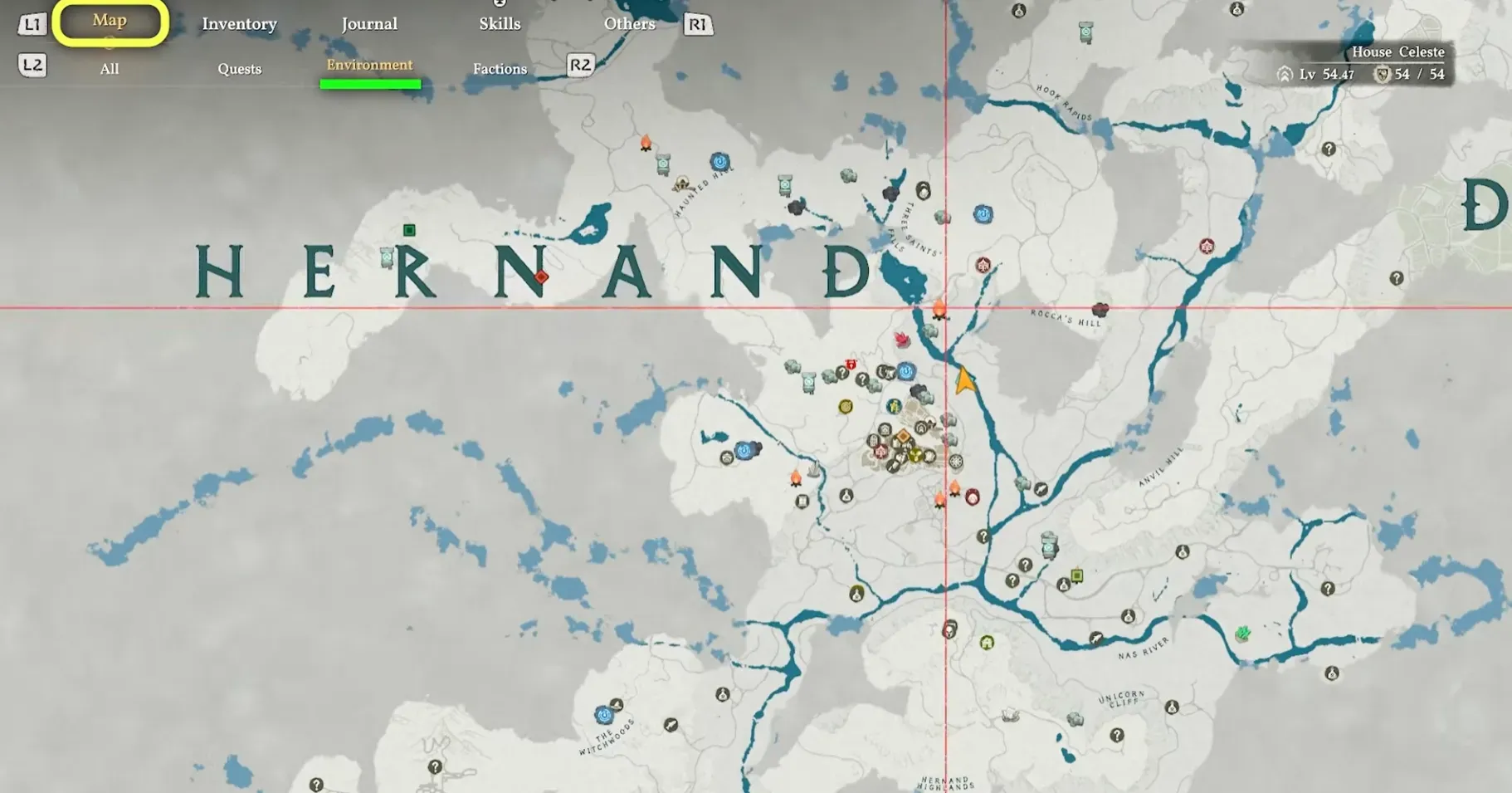Open the blue fast-travel icon in the settlement
This screenshot has height=793, width=1512.
906,371
